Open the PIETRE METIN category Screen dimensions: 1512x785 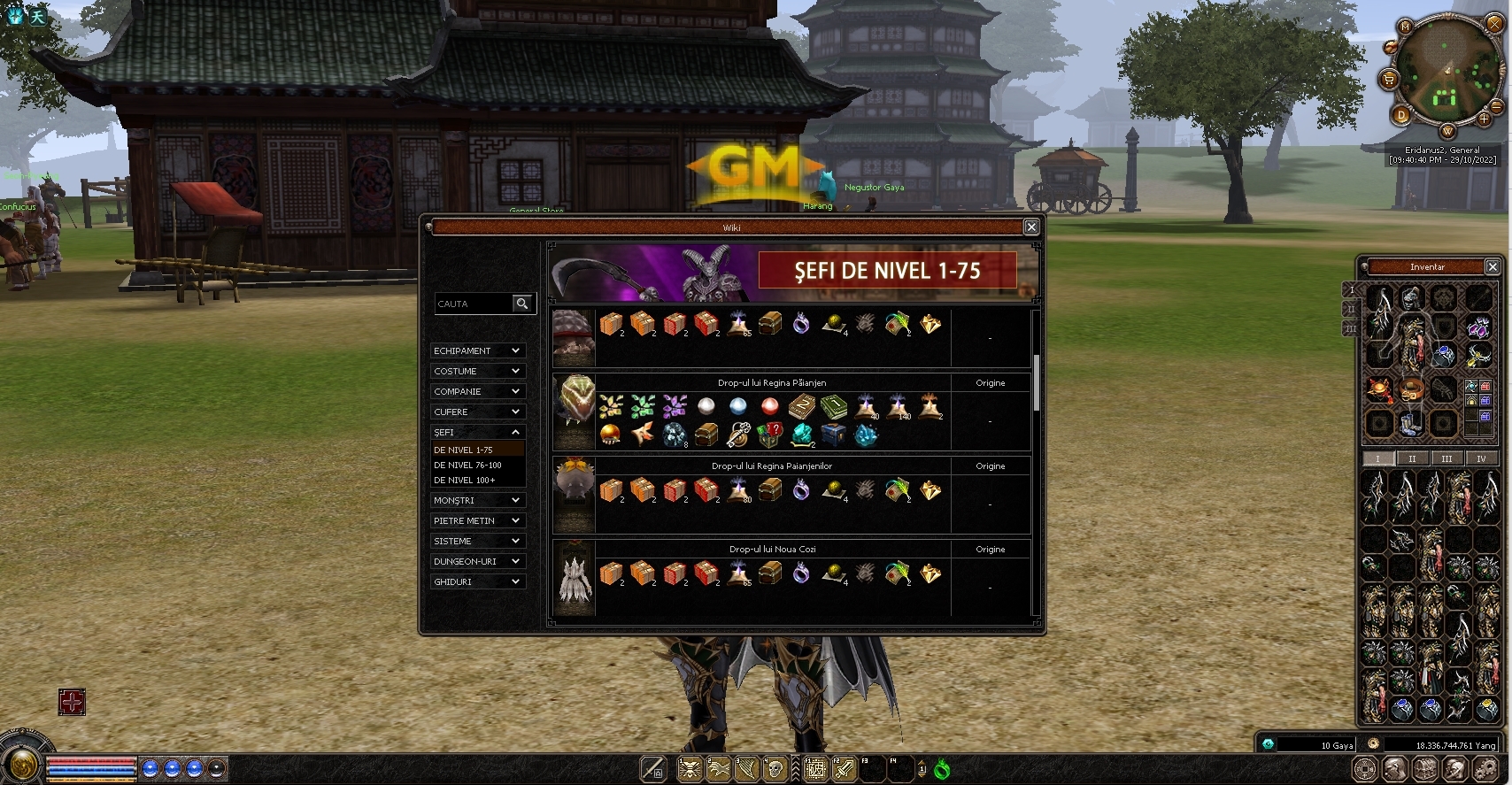point(477,520)
